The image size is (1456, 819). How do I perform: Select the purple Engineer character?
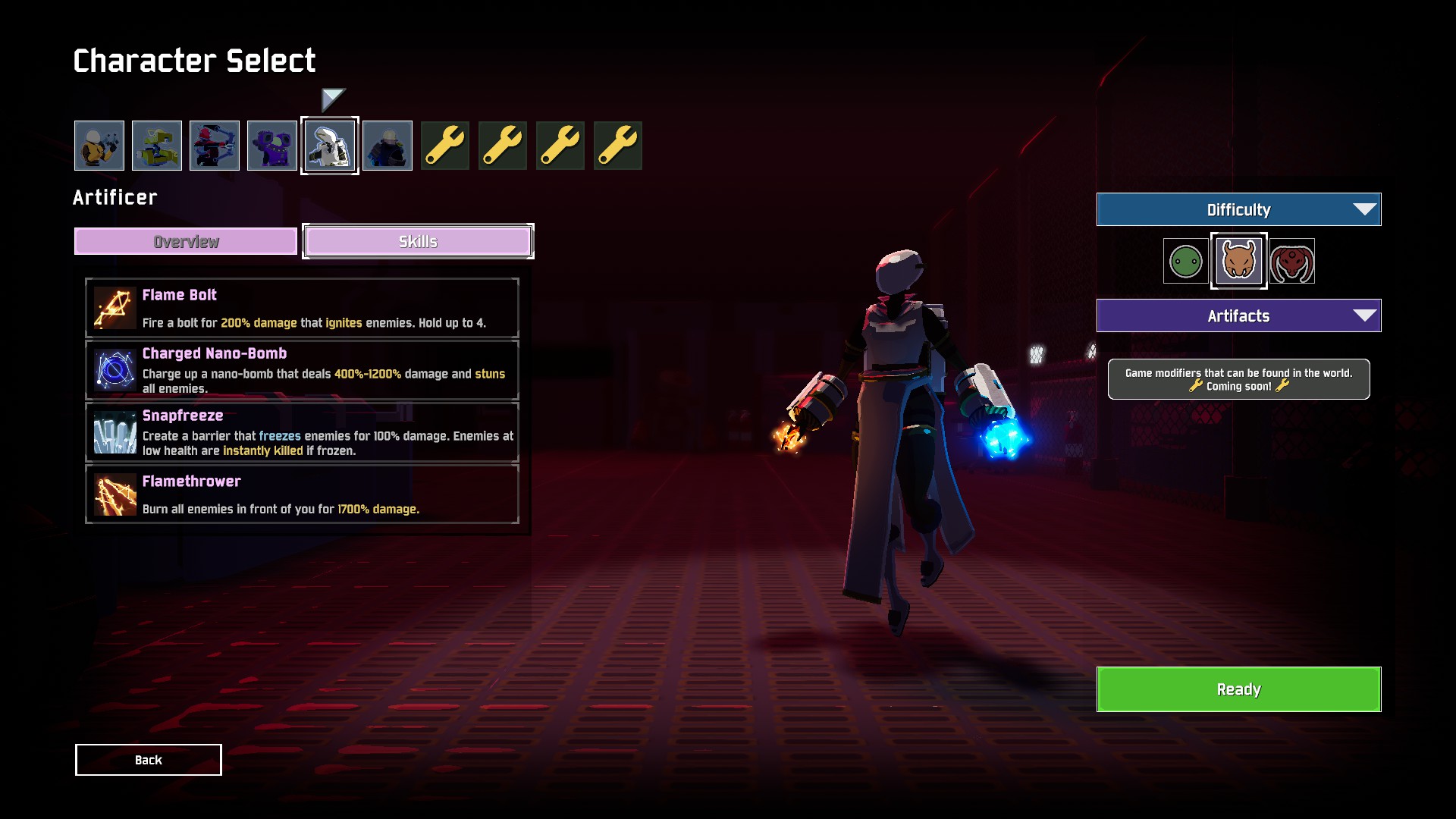coord(272,146)
